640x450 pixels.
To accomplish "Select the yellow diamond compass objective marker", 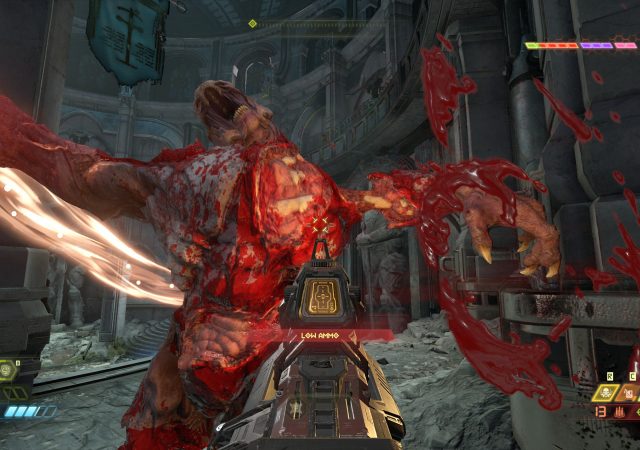I will pyautogui.click(x=252, y=23).
